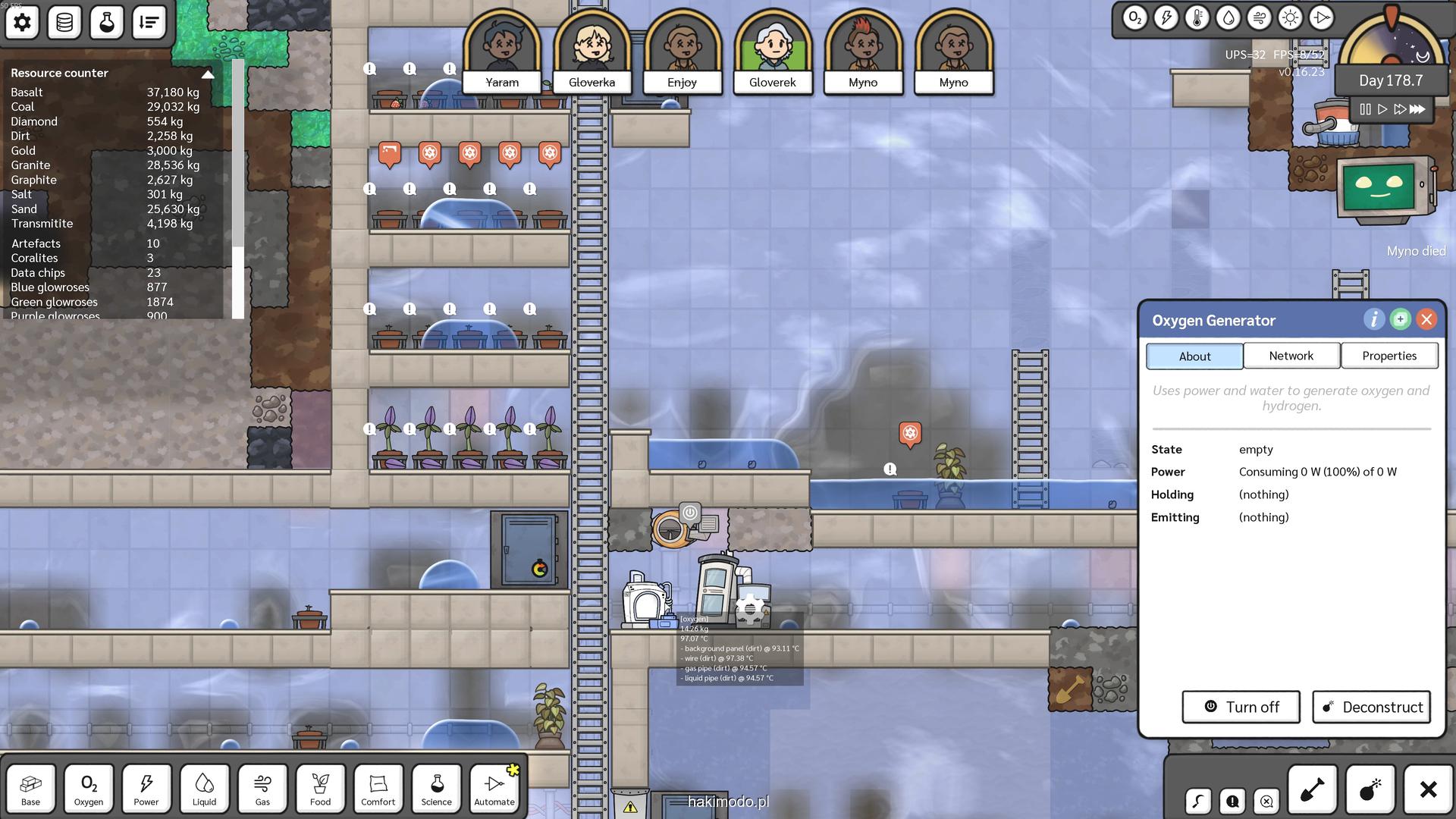Select Yaram's portrait

point(502,53)
